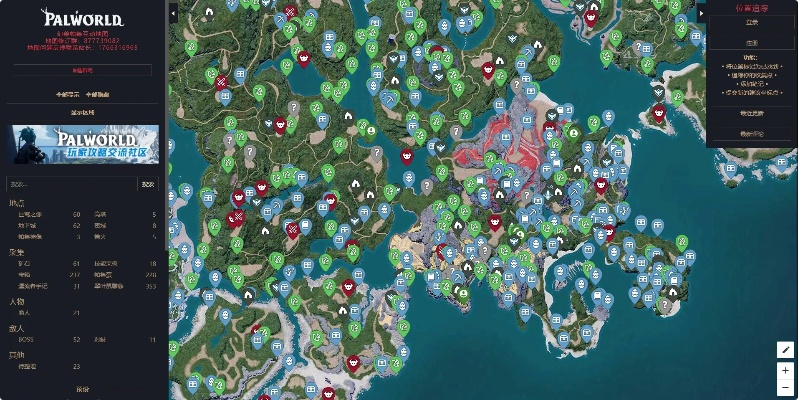The height and width of the screenshot is (400, 798).
Task: Open the Palworld community banner
Action: coord(83,143)
